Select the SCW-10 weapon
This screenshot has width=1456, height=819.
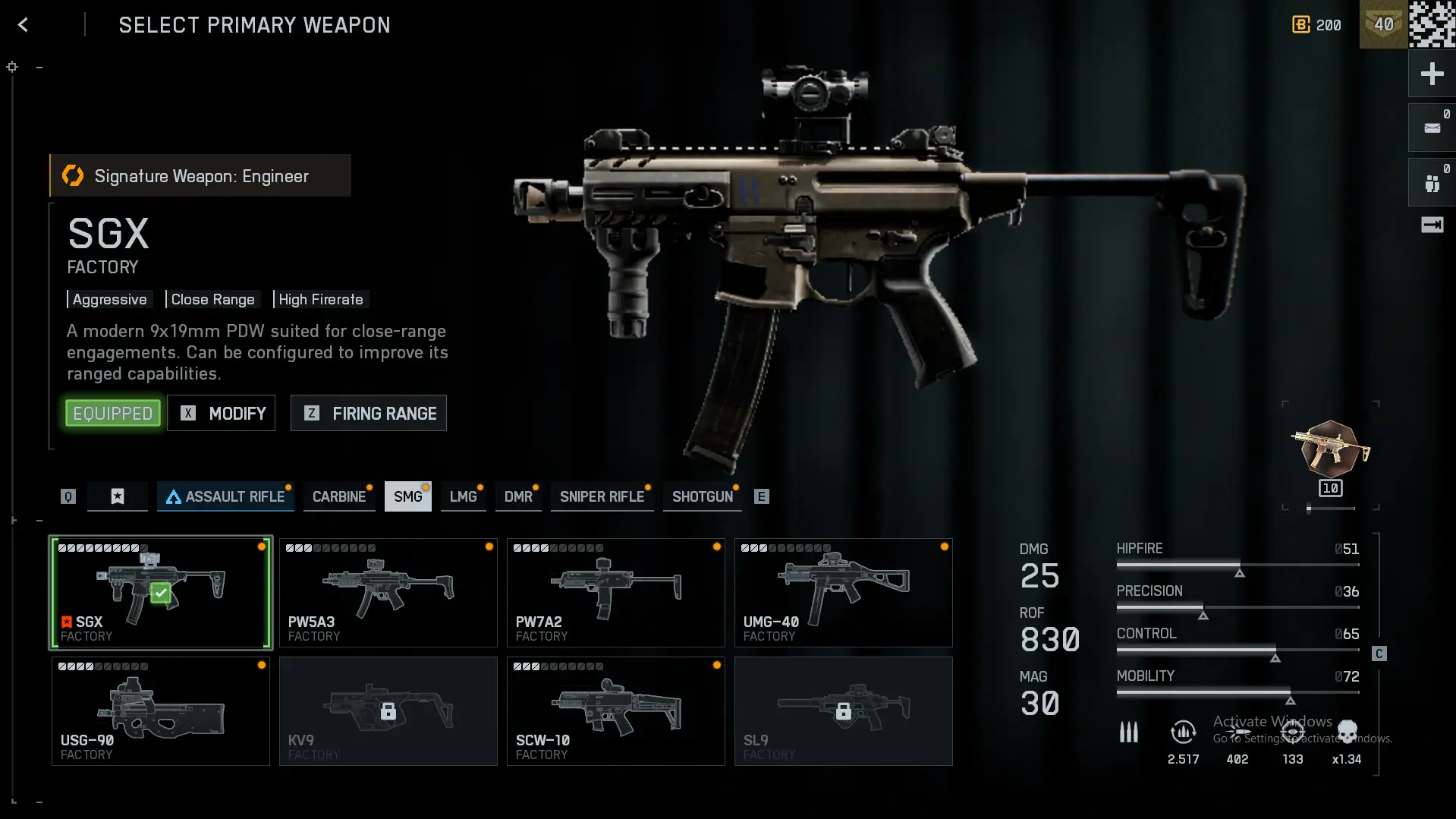[616, 711]
